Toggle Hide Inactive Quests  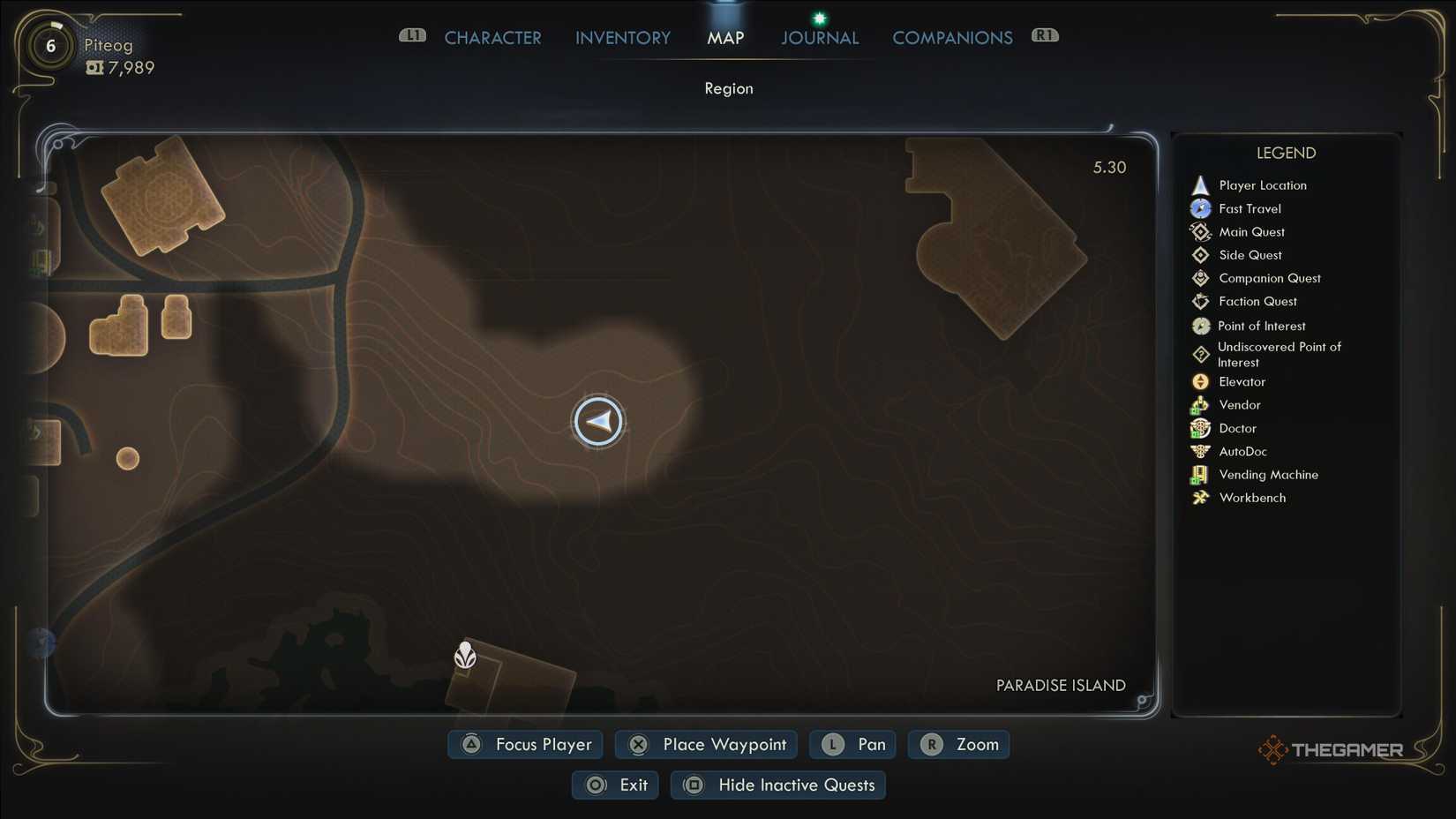[x=777, y=785]
